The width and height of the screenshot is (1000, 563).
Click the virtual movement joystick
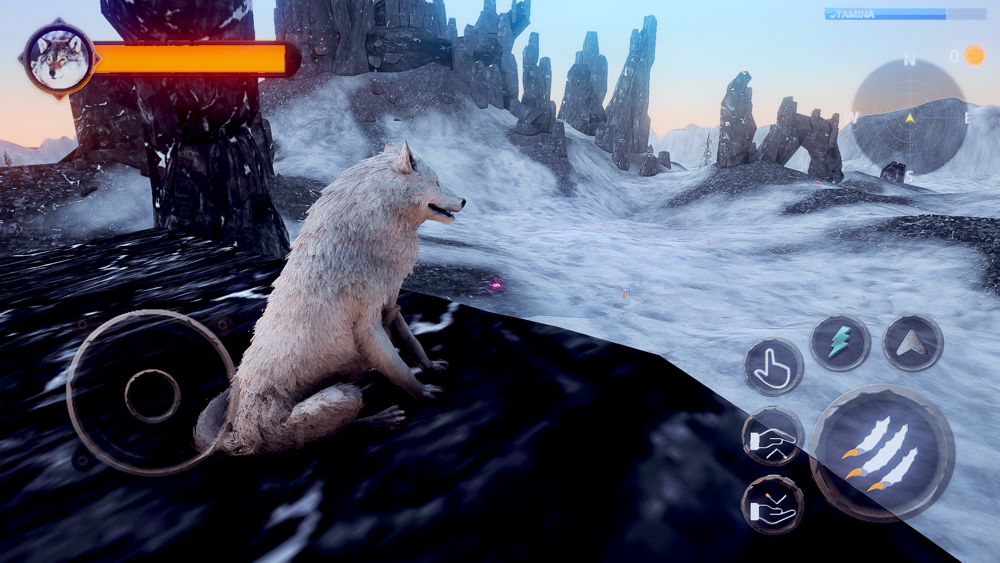pos(152,394)
